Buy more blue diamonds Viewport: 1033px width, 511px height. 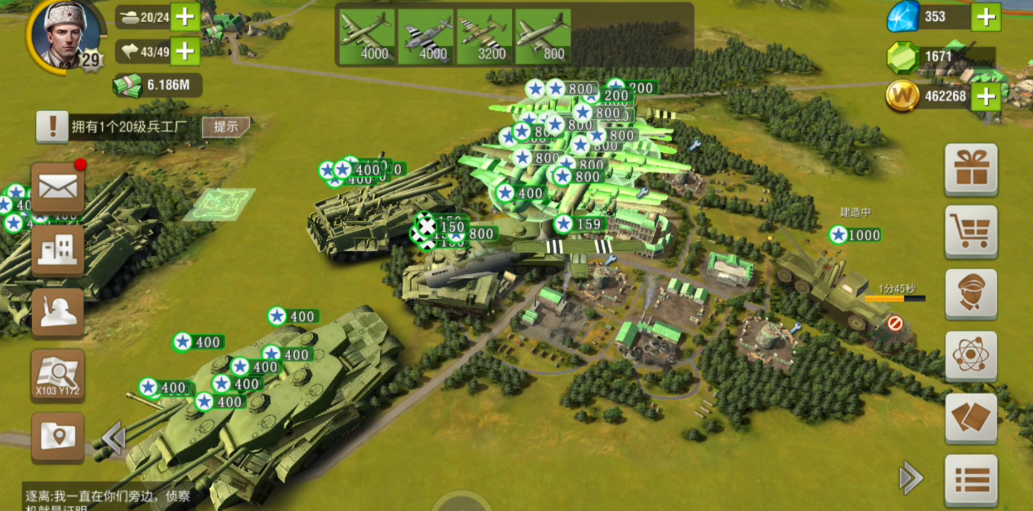(x=986, y=16)
